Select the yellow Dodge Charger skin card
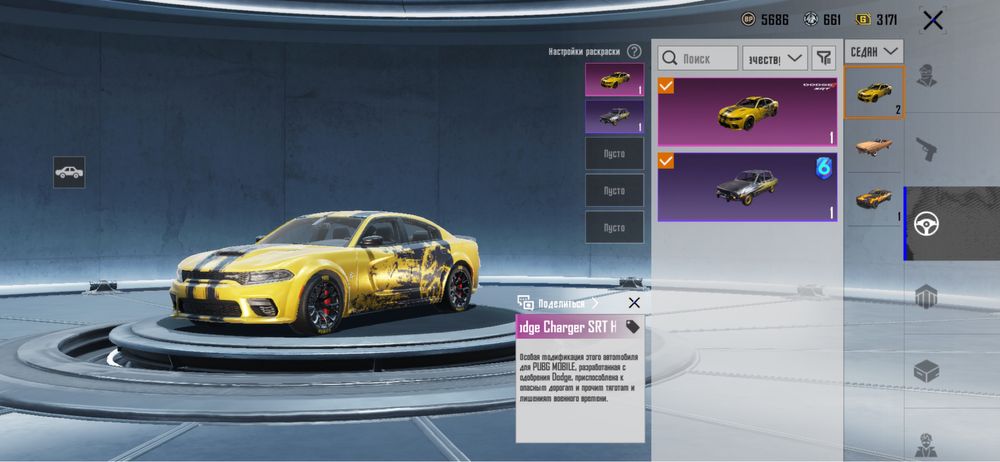The image size is (1000, 462). (x=748, y=113)
